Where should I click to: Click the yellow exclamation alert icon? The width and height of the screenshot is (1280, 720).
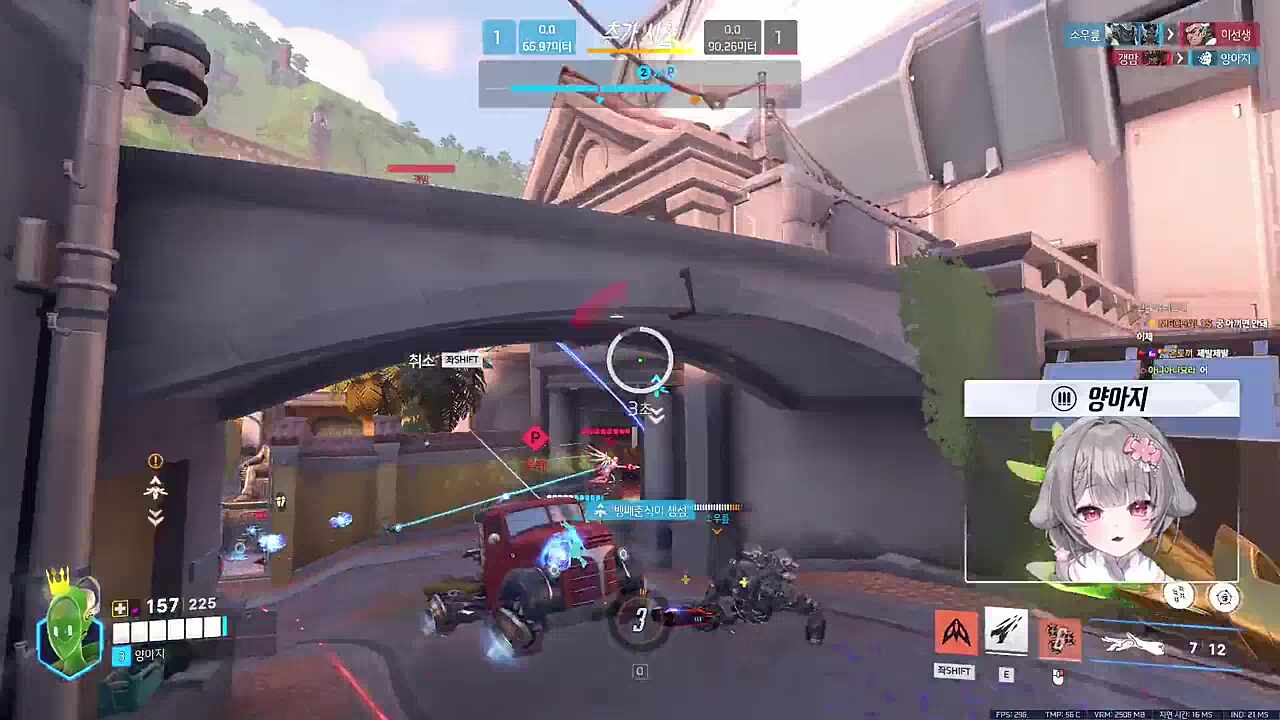pyautogui.click(x=155, y=461)
